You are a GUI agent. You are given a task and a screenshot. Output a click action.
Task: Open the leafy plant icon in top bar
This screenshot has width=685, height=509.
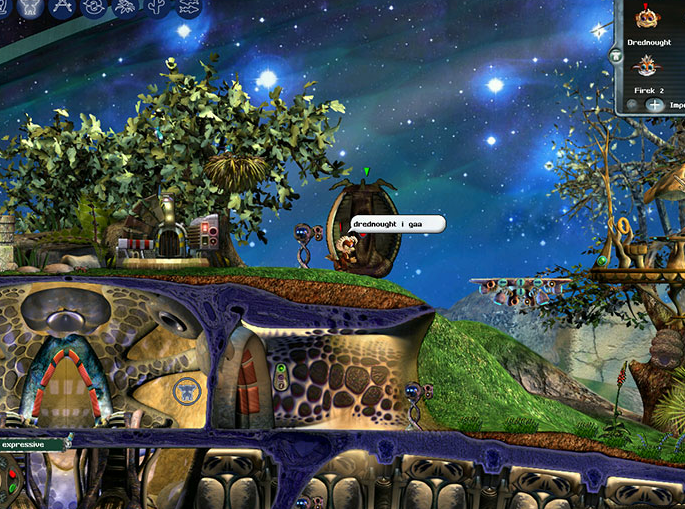(126, 7)
